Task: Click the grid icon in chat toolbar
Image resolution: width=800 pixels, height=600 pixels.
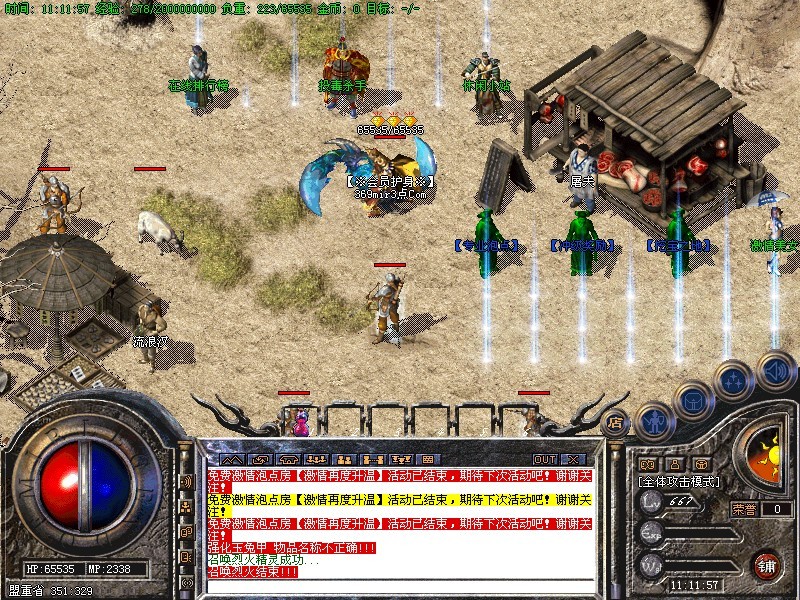Action: point(427,460)
